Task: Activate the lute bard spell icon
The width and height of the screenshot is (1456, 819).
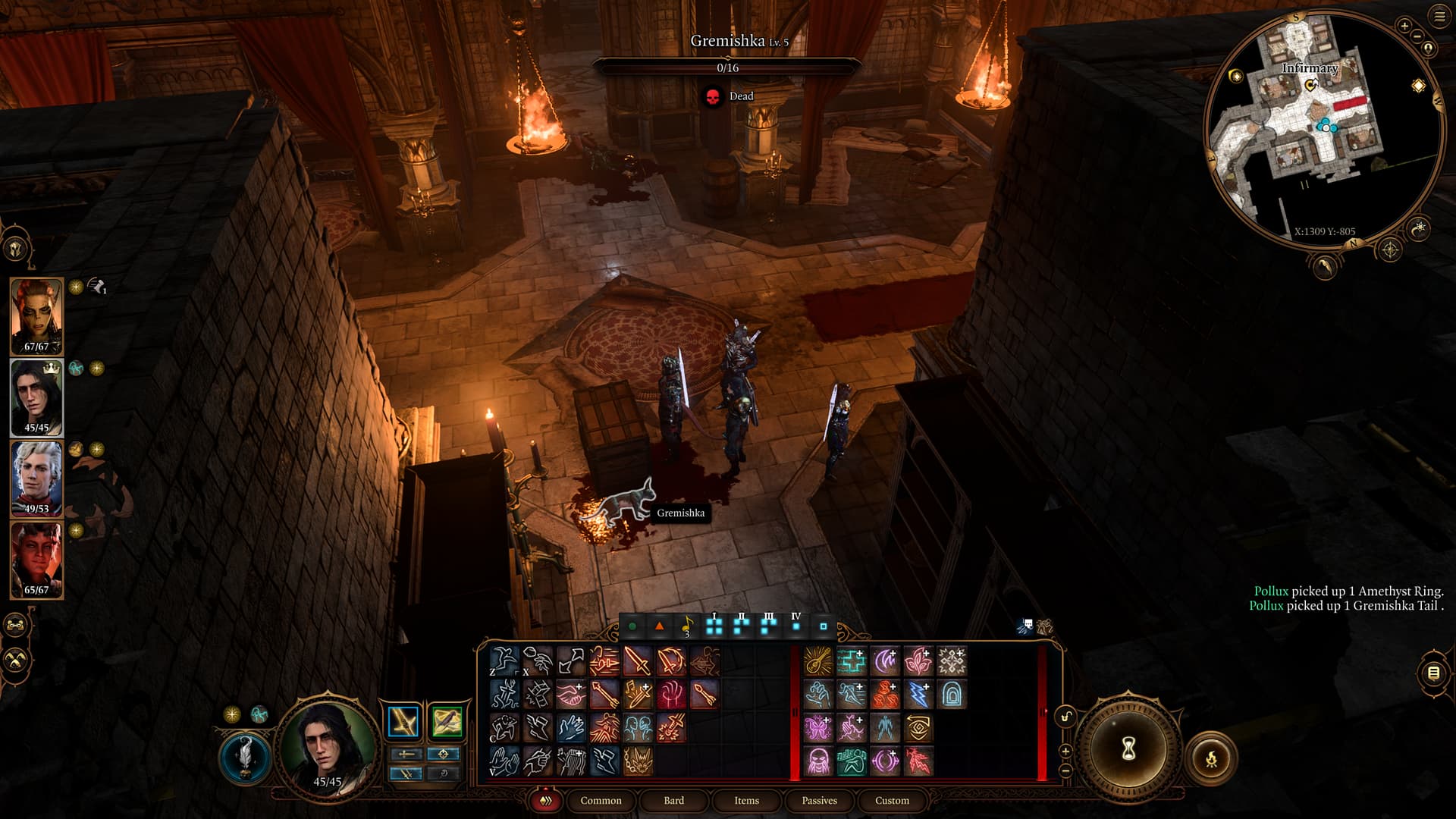Action: click(817, 661)
